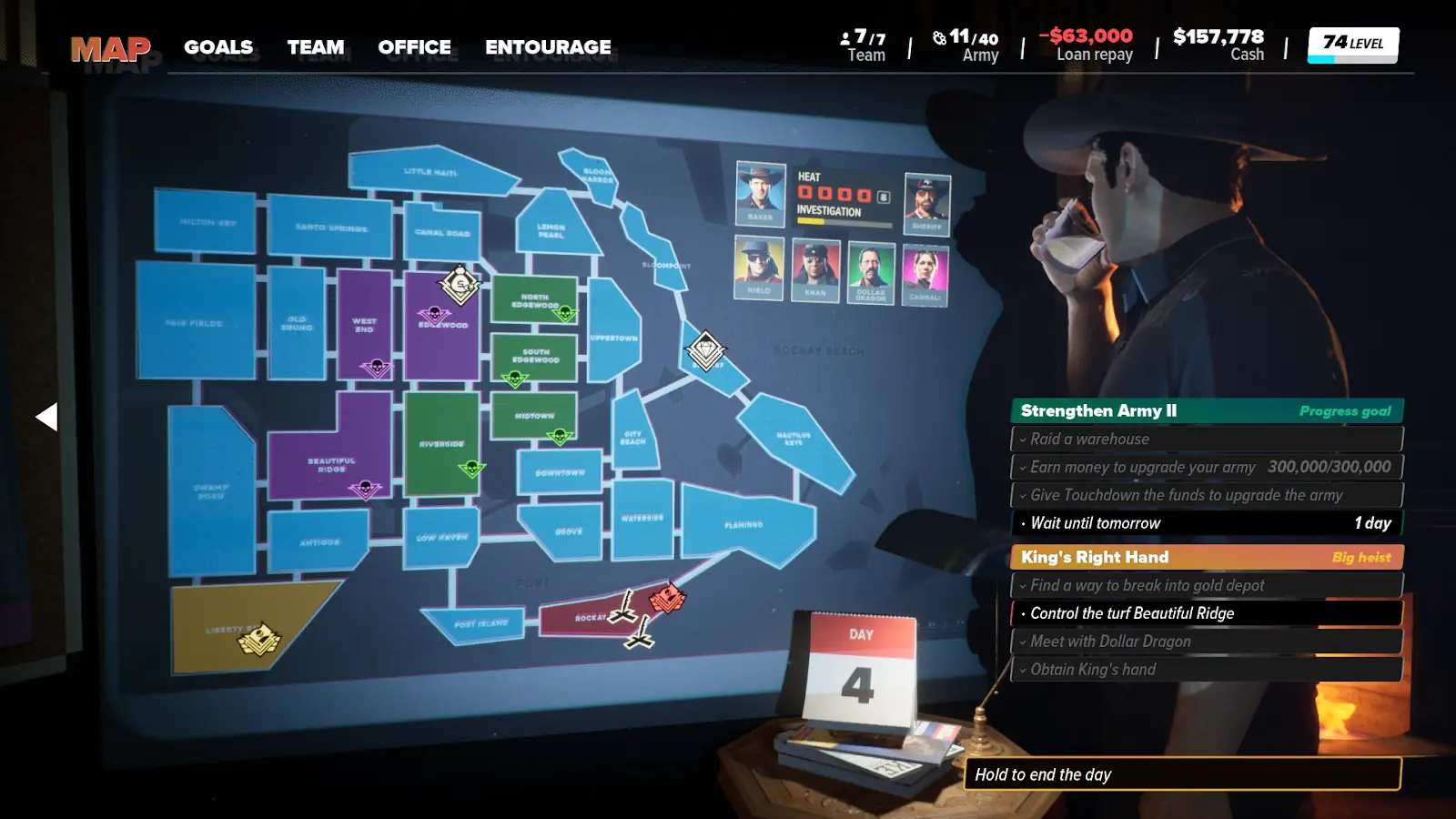Select the King's Right Hand big heist

pos(1207,557)
